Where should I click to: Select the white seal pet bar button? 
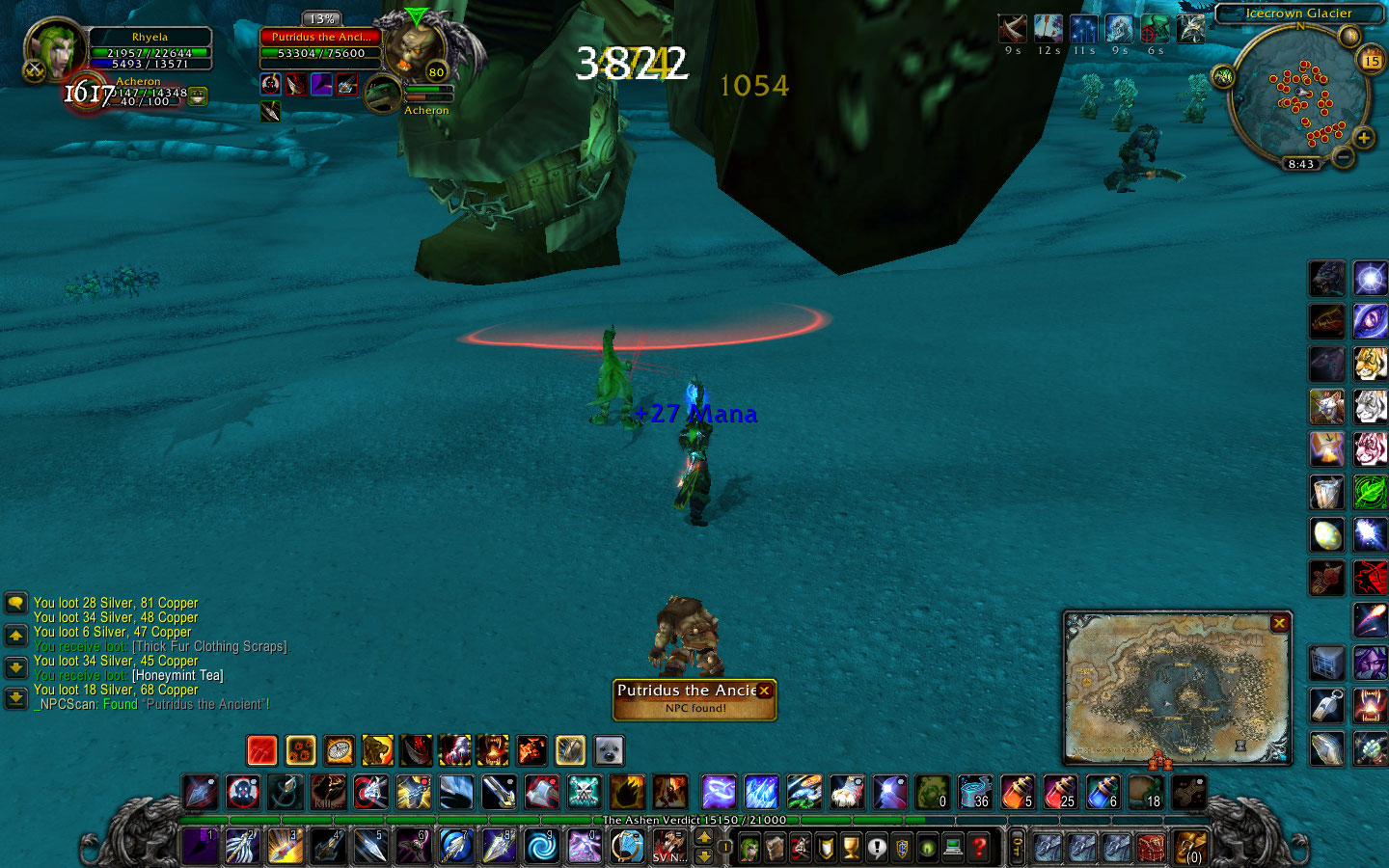(x=608, y=750)
